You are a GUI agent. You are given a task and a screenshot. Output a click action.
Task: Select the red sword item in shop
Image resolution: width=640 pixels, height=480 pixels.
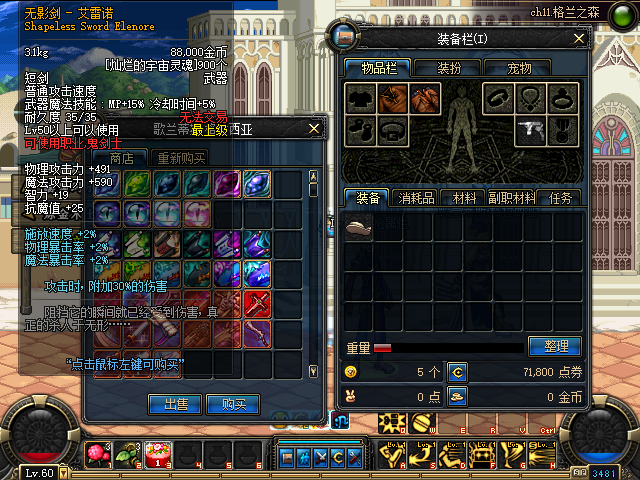(x=257, y=303)
